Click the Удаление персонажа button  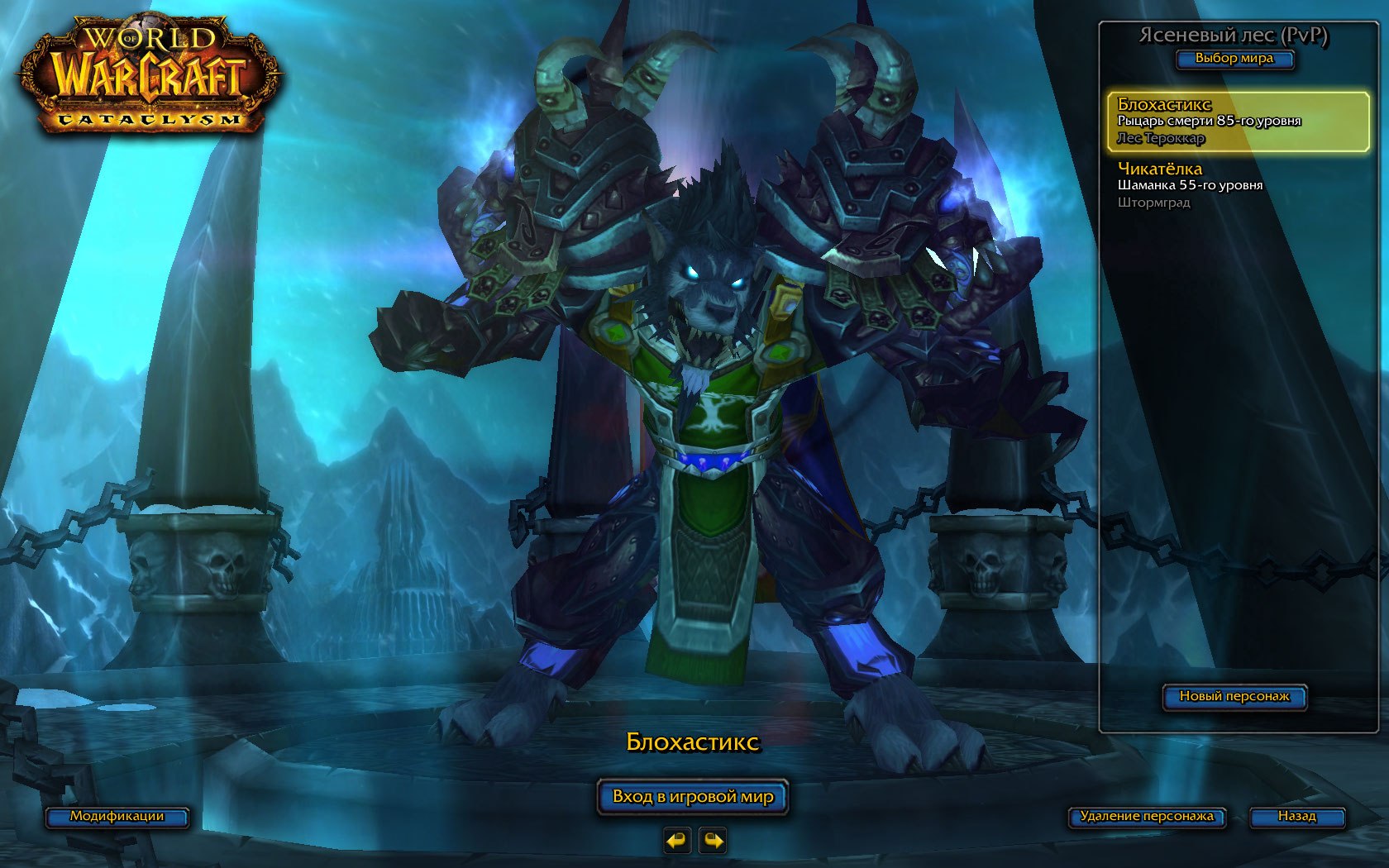(x=1147, y=817)
